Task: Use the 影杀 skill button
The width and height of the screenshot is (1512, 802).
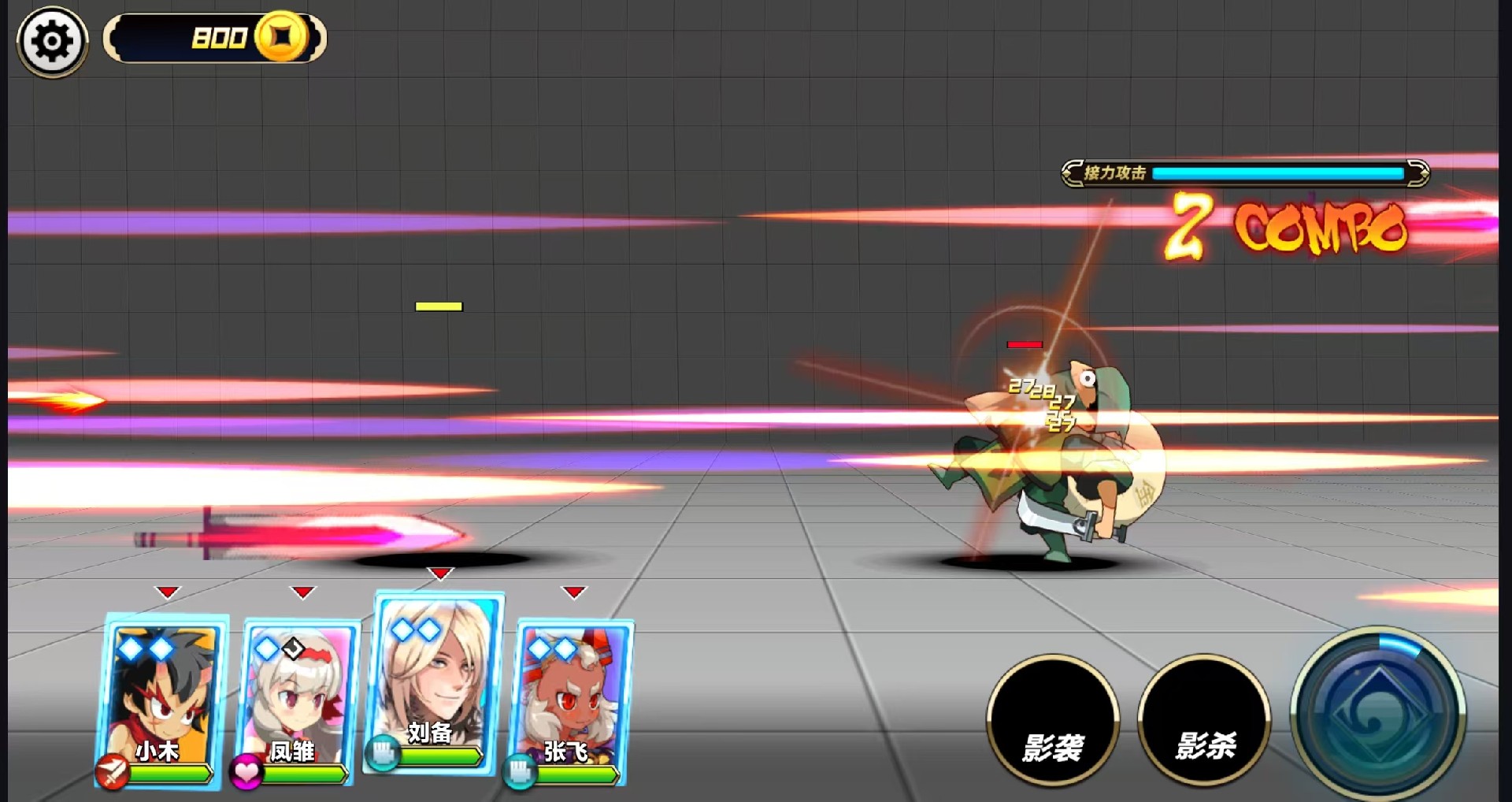Action: click(1204, 720)
